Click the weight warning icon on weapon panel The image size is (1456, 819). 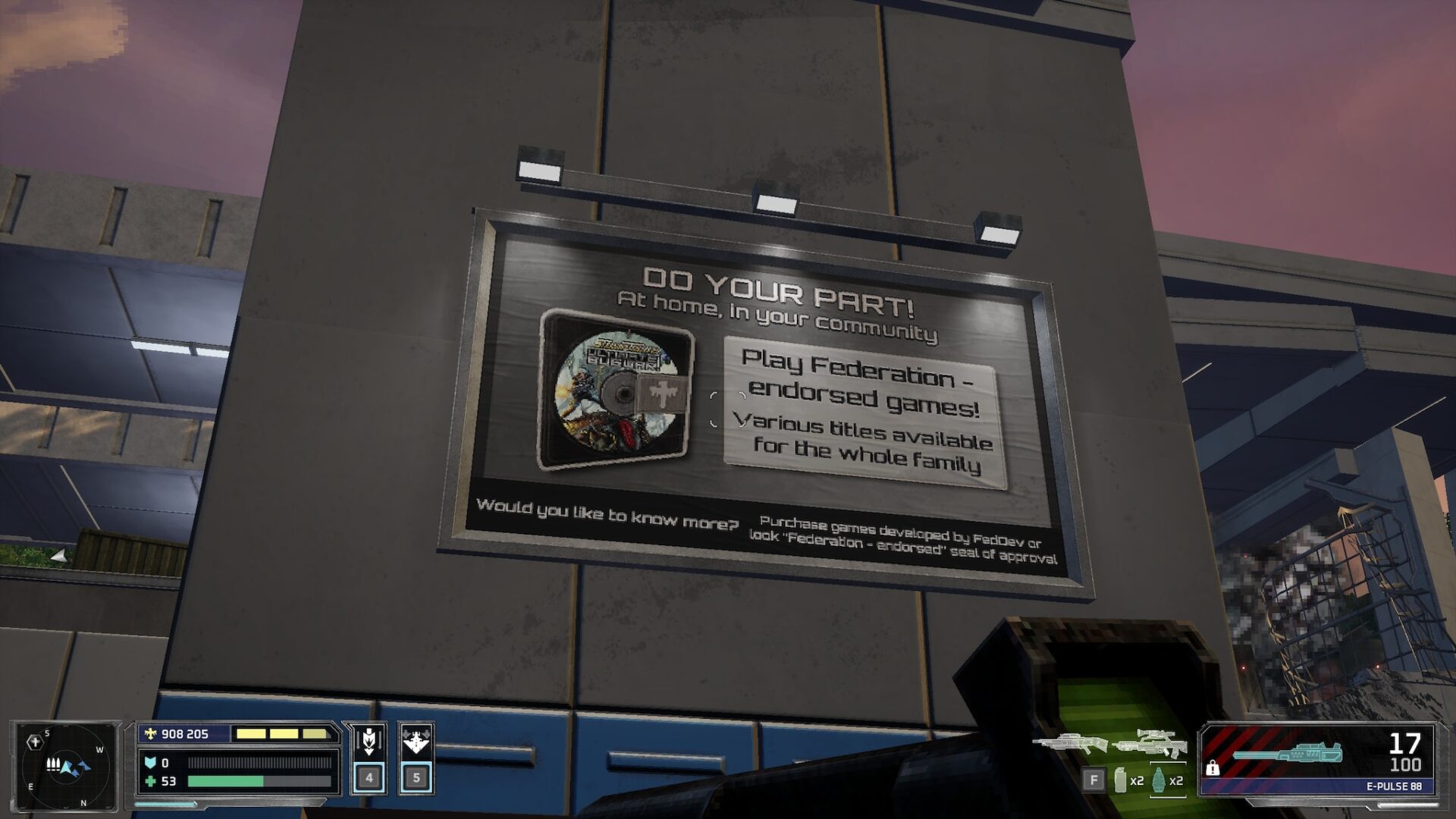point(1213,768)
